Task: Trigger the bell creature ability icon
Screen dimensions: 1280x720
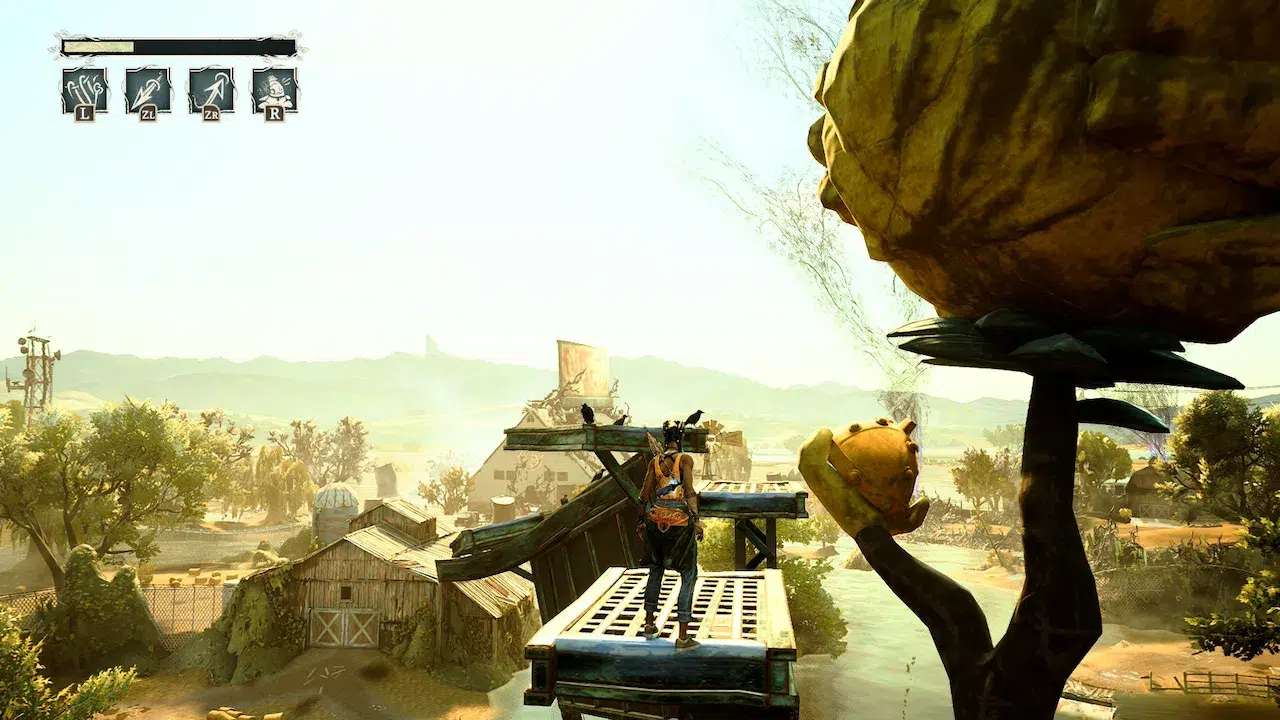Action: (274, 90)
